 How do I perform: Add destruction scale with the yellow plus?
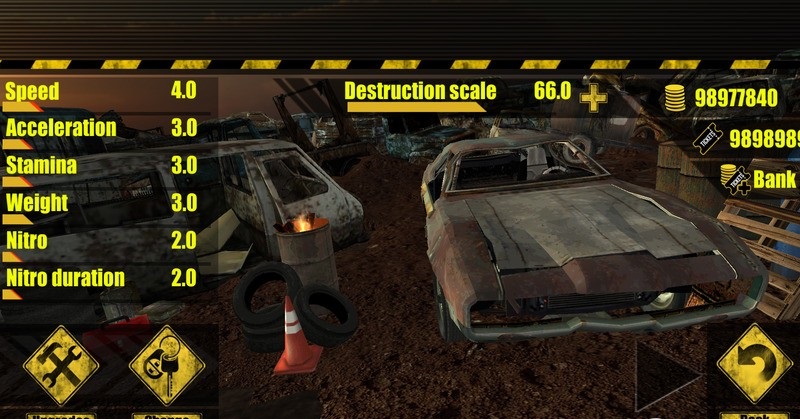click(x=594, y=97)
